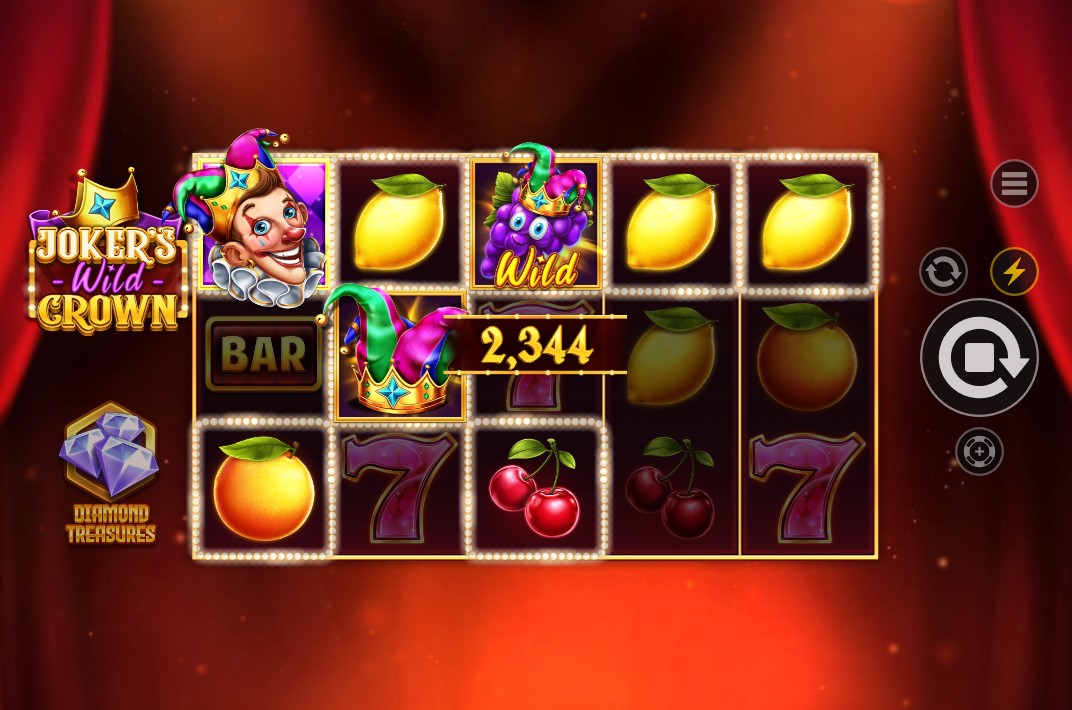Open the bet chip settings
Image resolution: width=1072 pixels, height=710 pixels.
click(x=979, y=452)
